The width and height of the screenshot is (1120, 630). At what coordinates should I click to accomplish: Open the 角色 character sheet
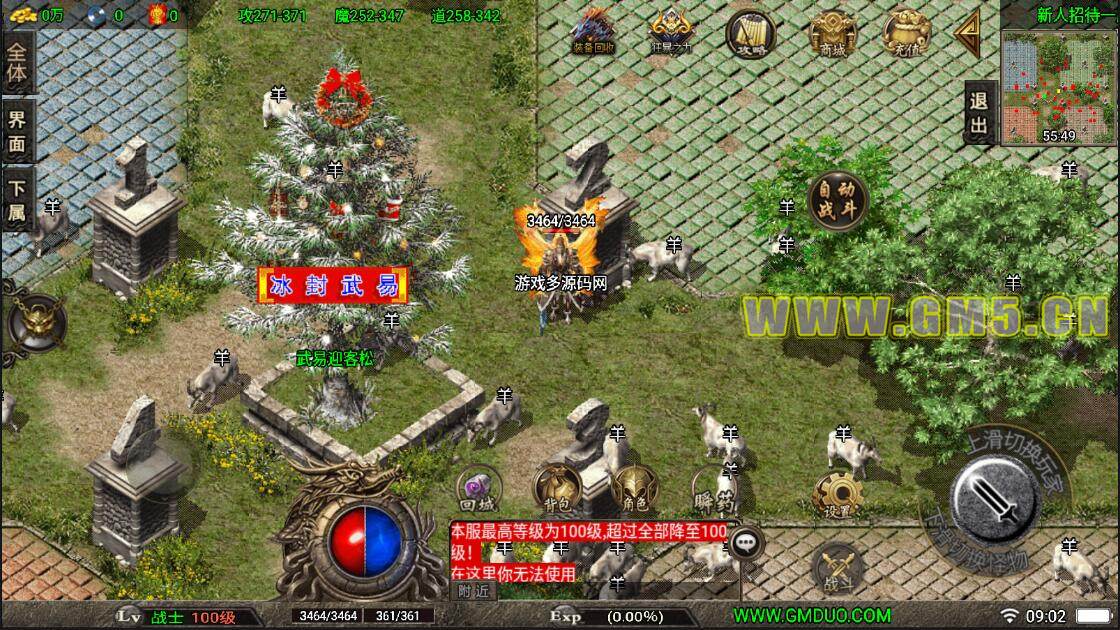pyautogui.click(x=634, y=486)
